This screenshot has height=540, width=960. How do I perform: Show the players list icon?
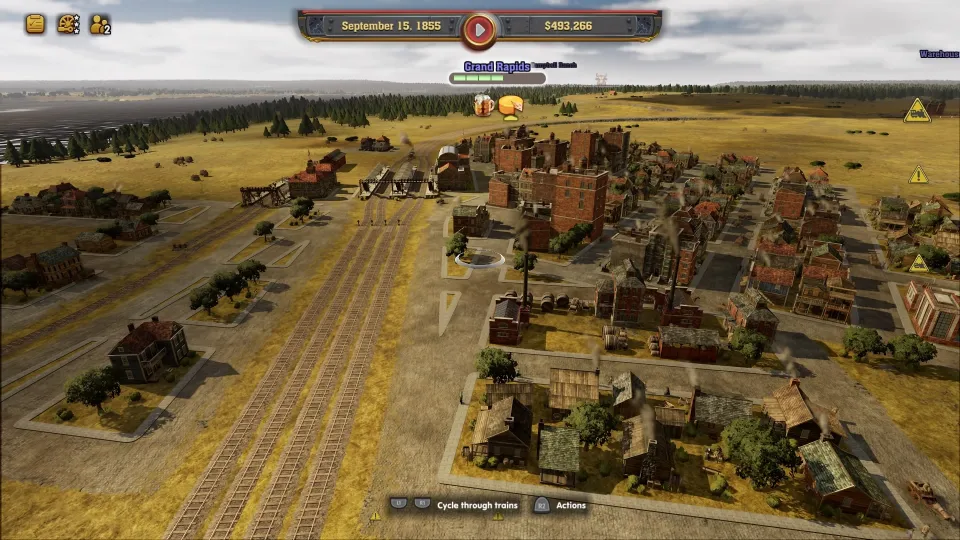pos(100,24)
